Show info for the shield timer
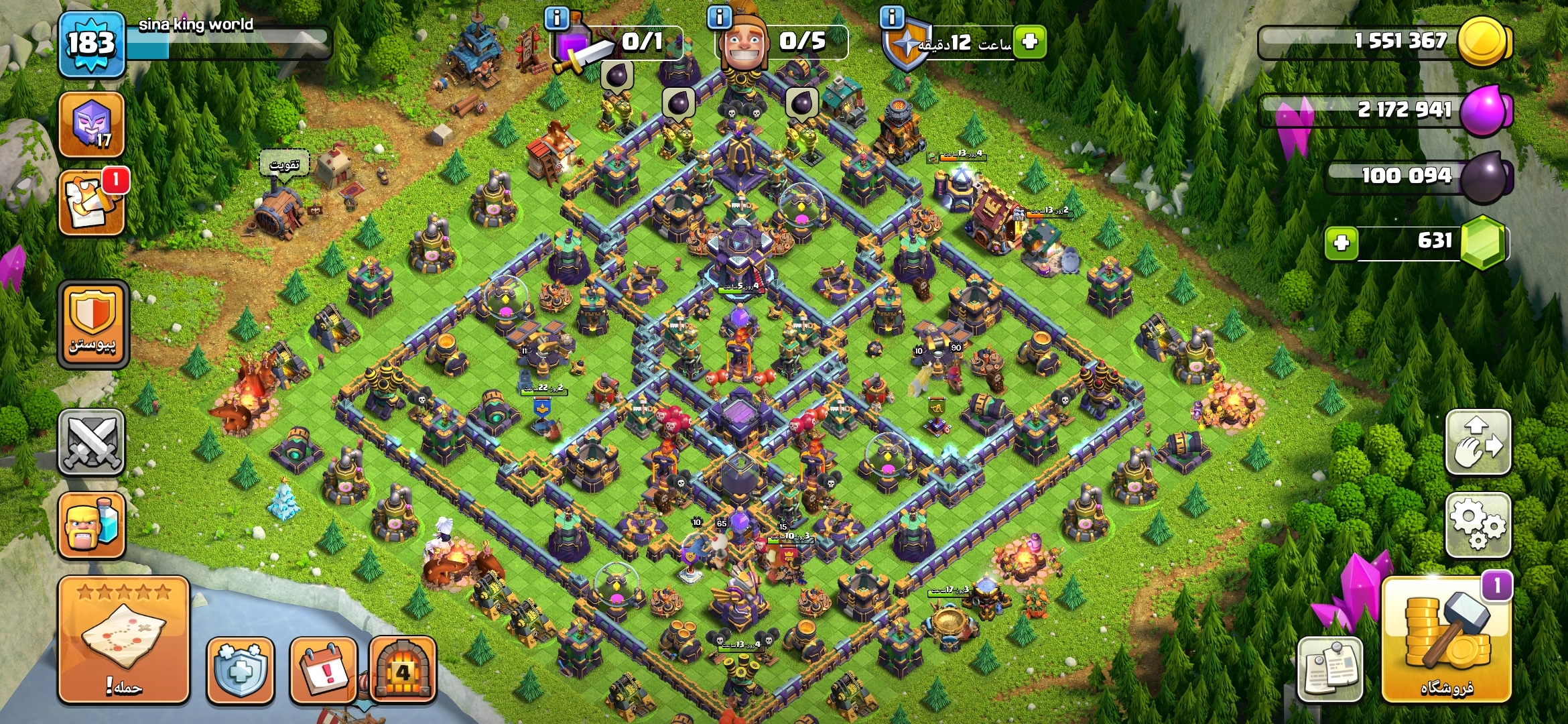This screenshot has height=724, width=1568. 892,17
